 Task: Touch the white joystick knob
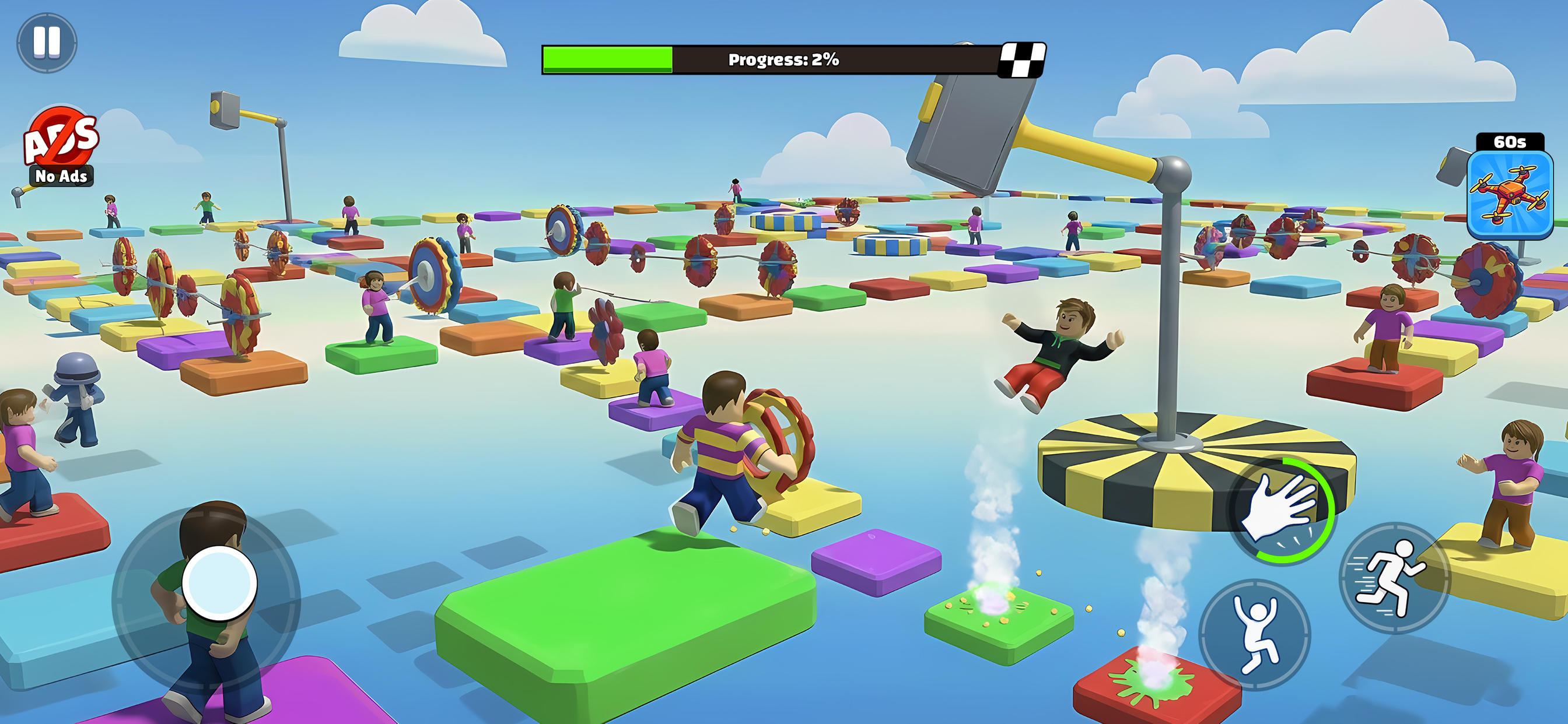[219, 582]
